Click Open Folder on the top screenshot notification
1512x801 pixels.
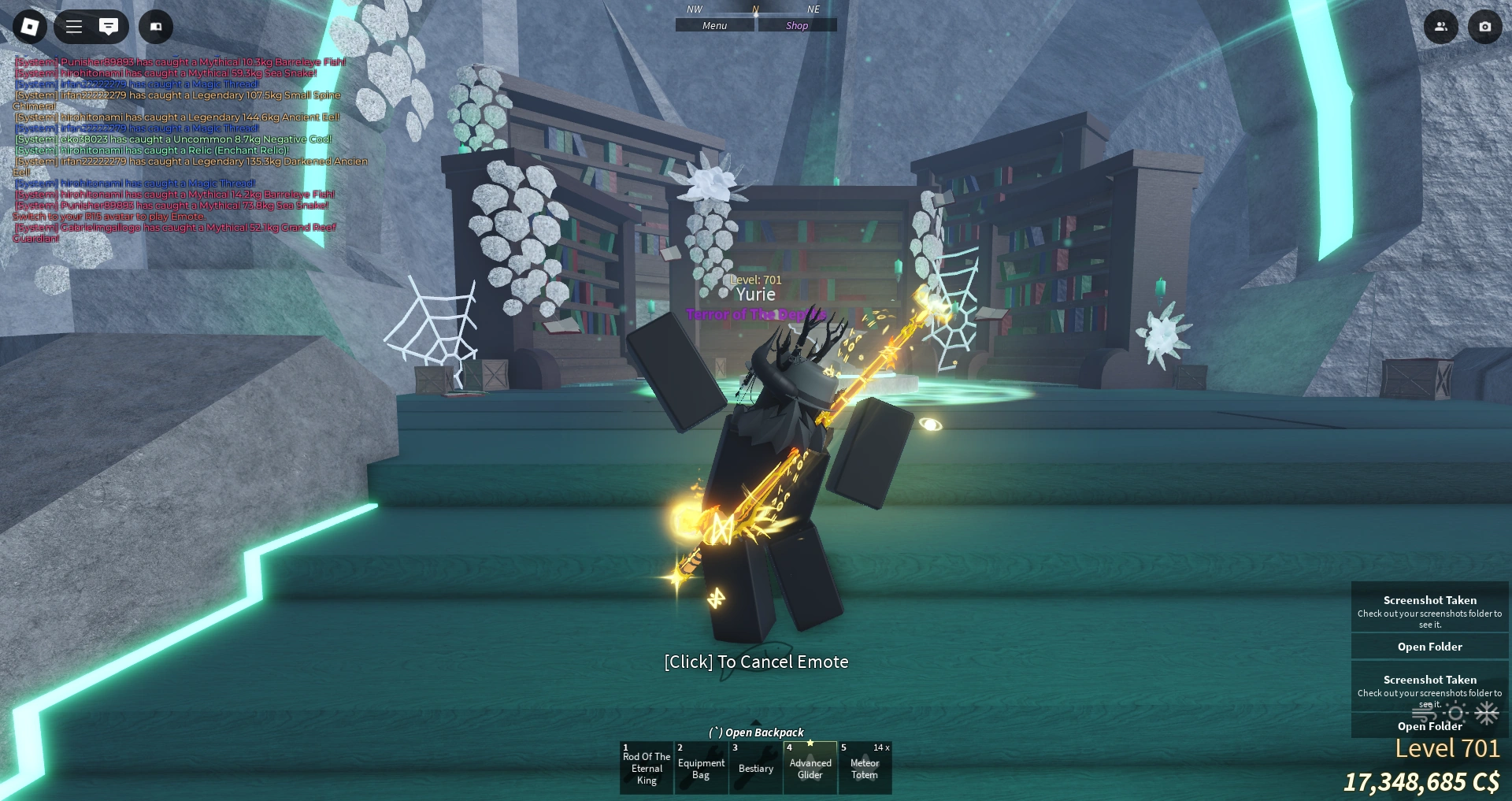1429,646
